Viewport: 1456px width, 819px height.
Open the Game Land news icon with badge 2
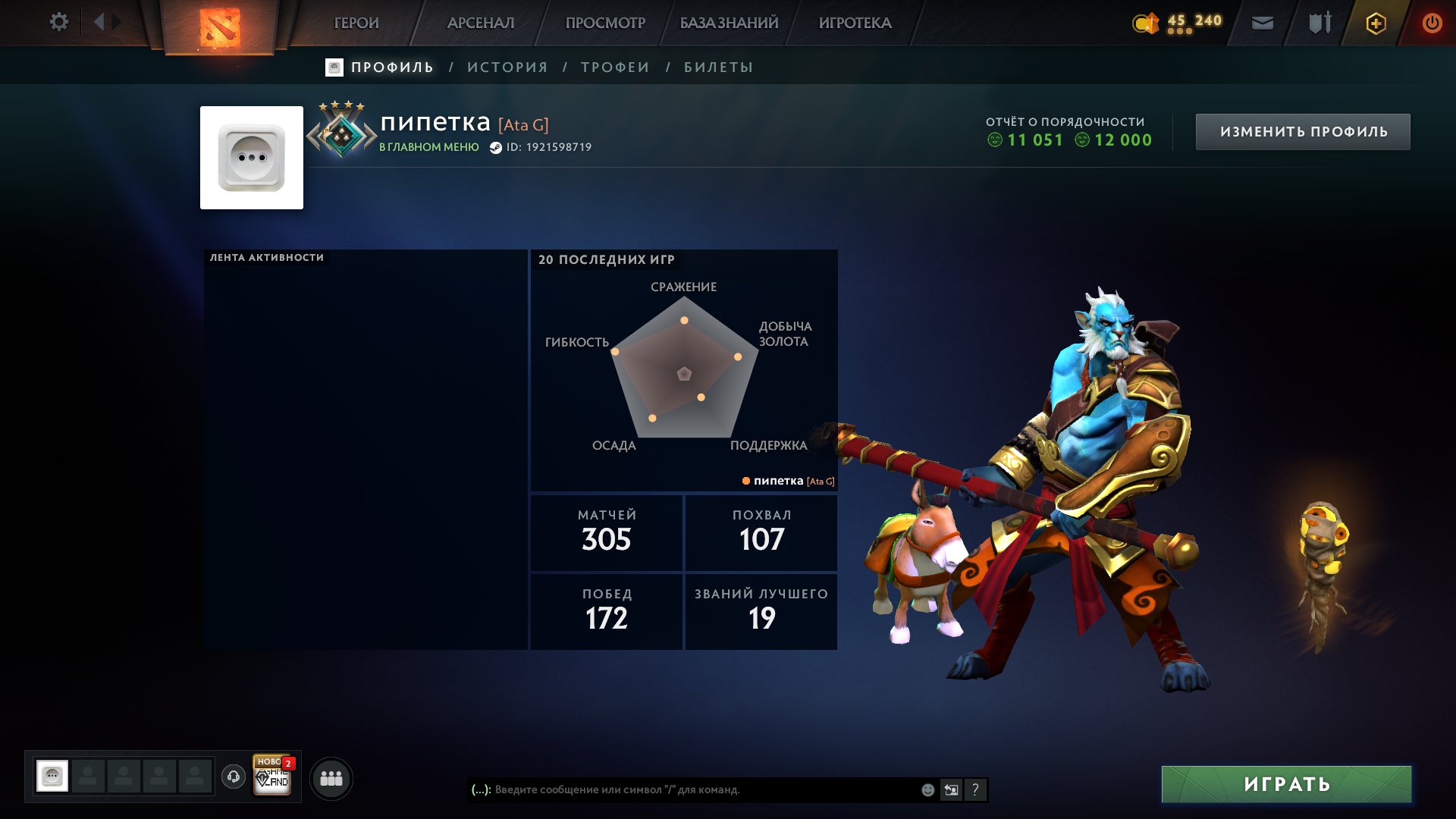pos(272,777)
